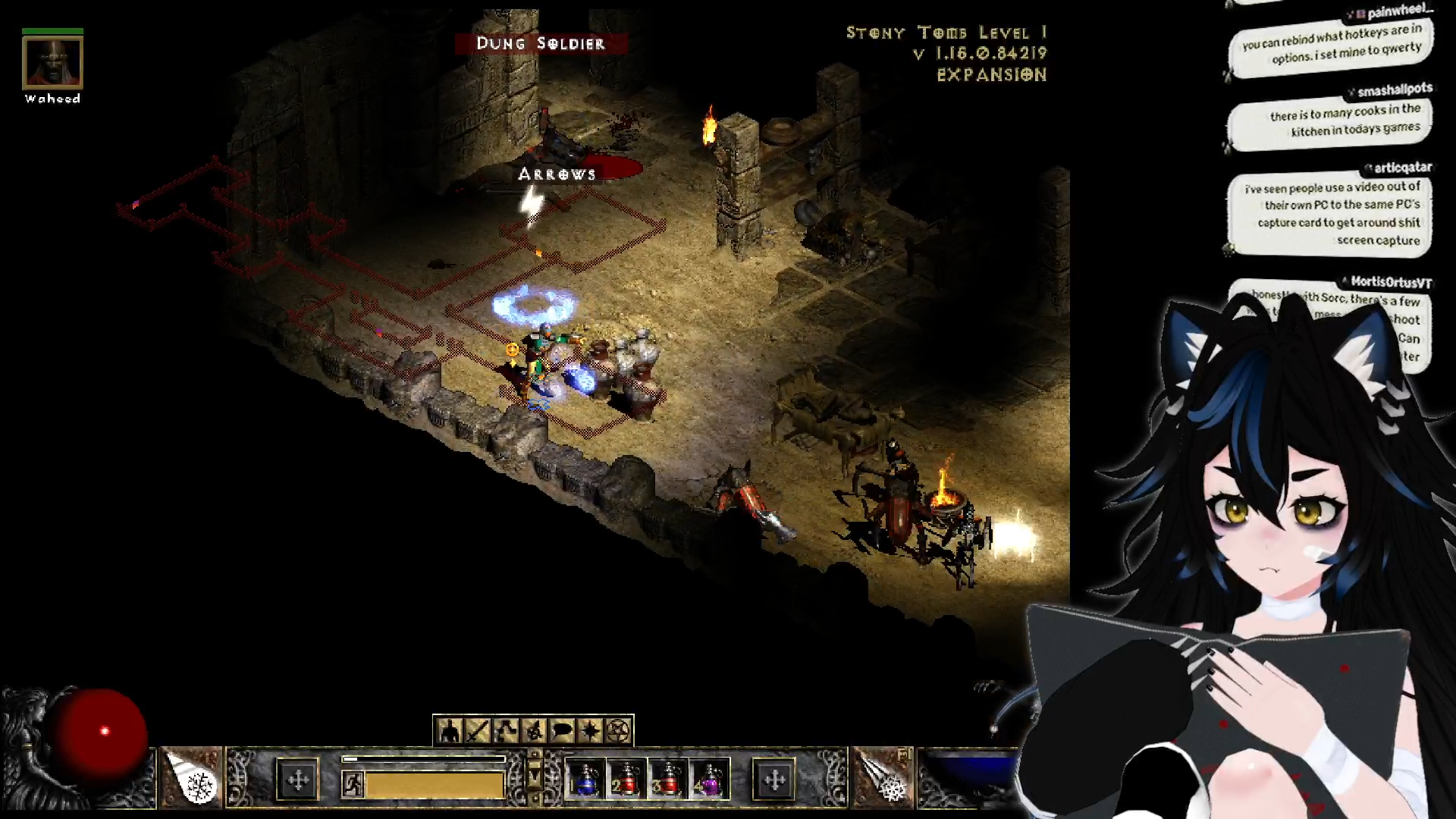The image size is (1456, 819).
Task: Use the blue mana potion in belt
Action: pyautogui.click(x=584, y=780)
